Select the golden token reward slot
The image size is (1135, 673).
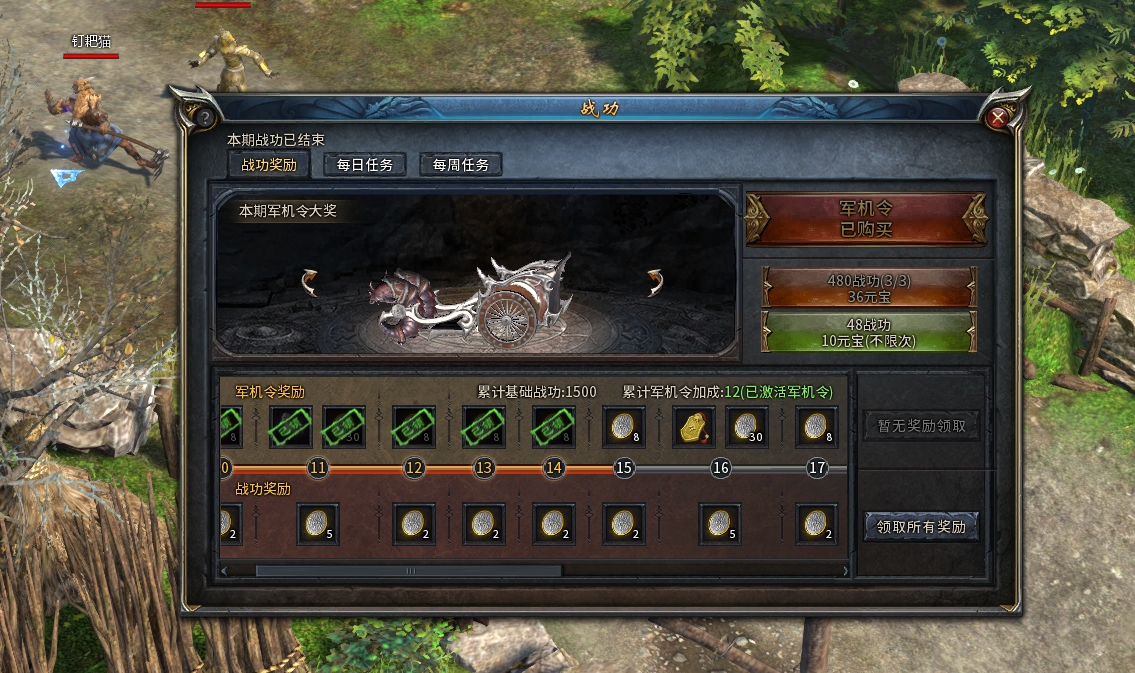pyautogui.click(x=694, y=427)
